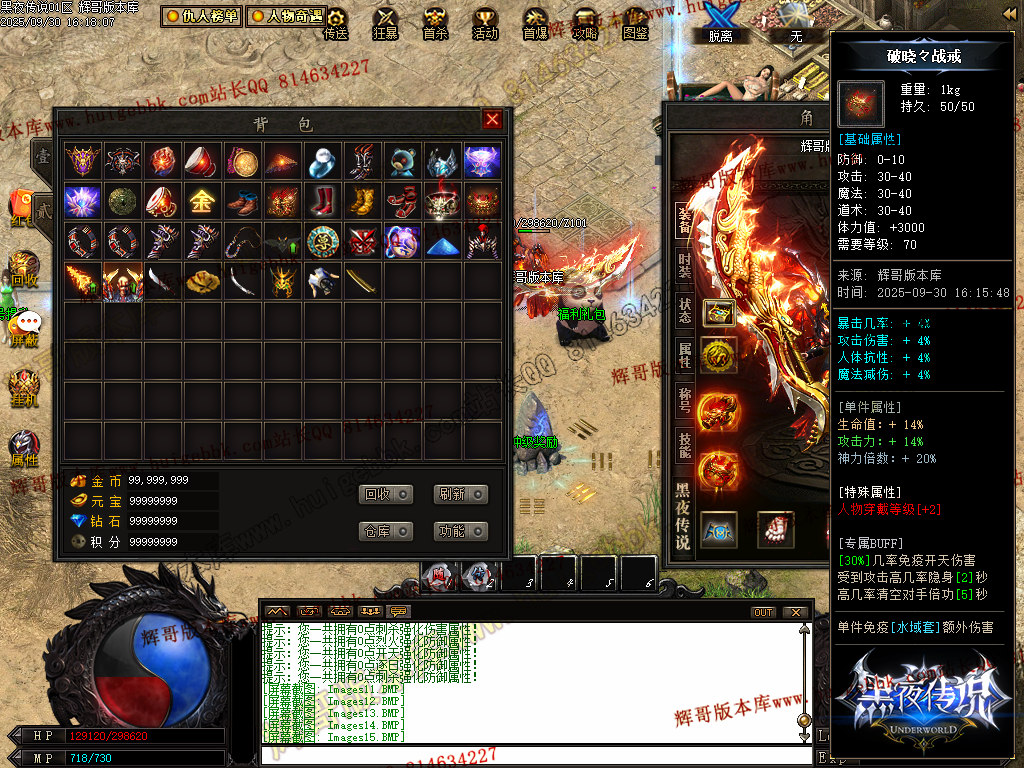Open the 传送 teleport menu
Image resolution: width=1024 pixels, height=768 pixels.
point(336,24)
